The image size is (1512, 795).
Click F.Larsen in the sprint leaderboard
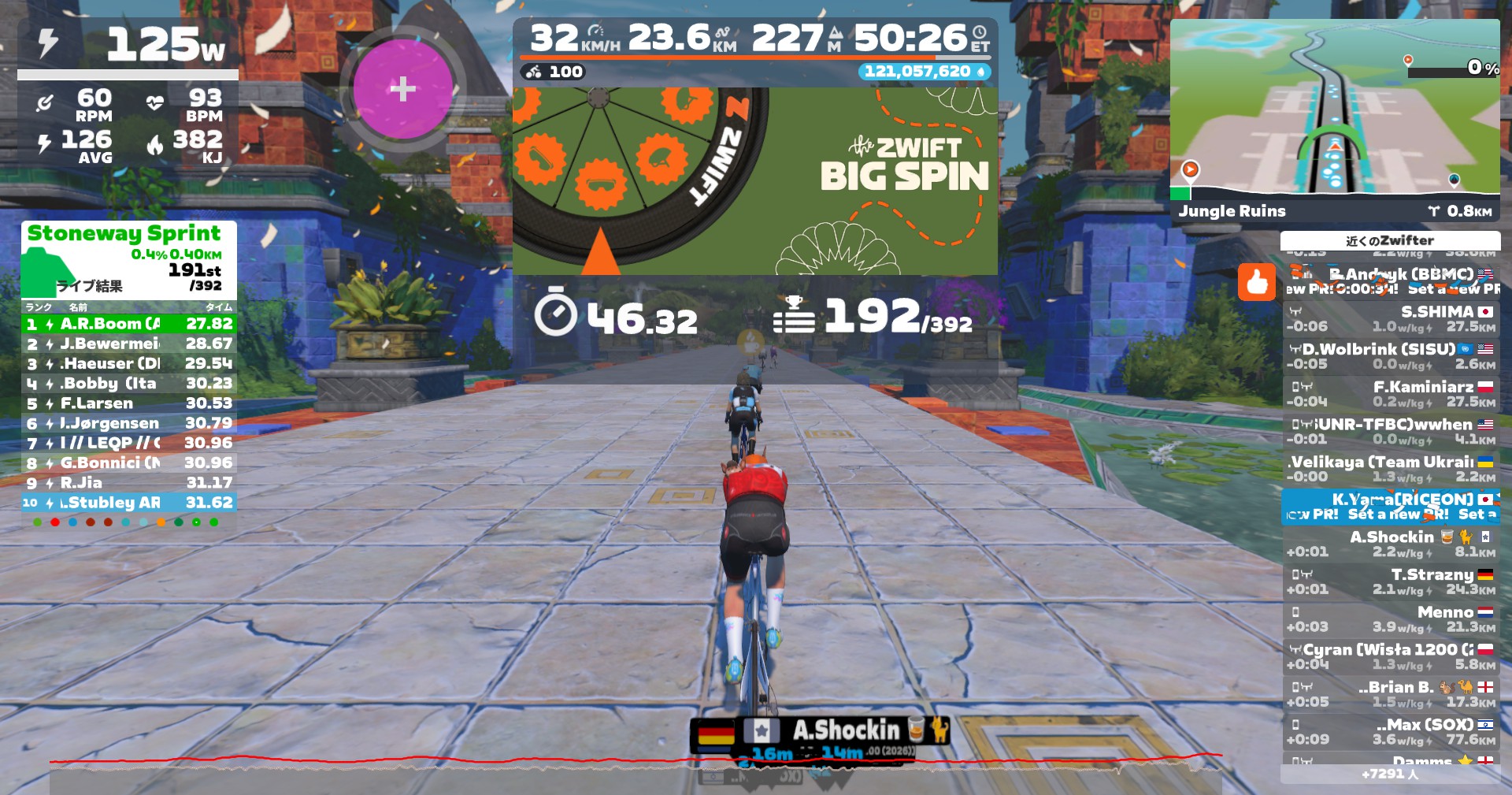point(129,403)
